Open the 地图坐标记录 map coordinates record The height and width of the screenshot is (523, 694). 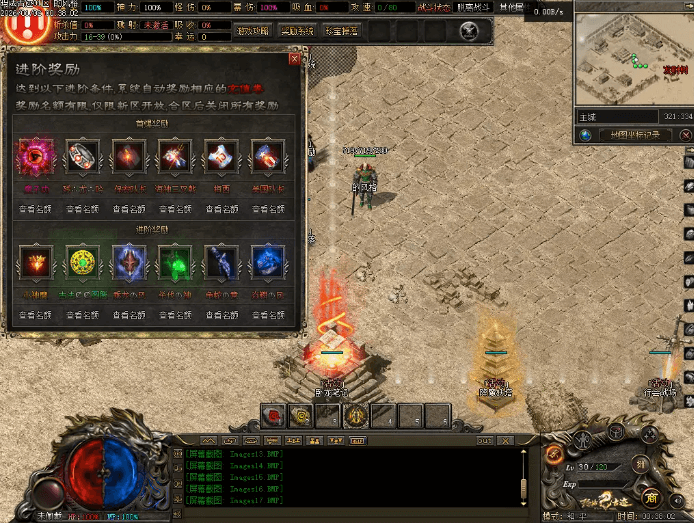coord(636,135)
